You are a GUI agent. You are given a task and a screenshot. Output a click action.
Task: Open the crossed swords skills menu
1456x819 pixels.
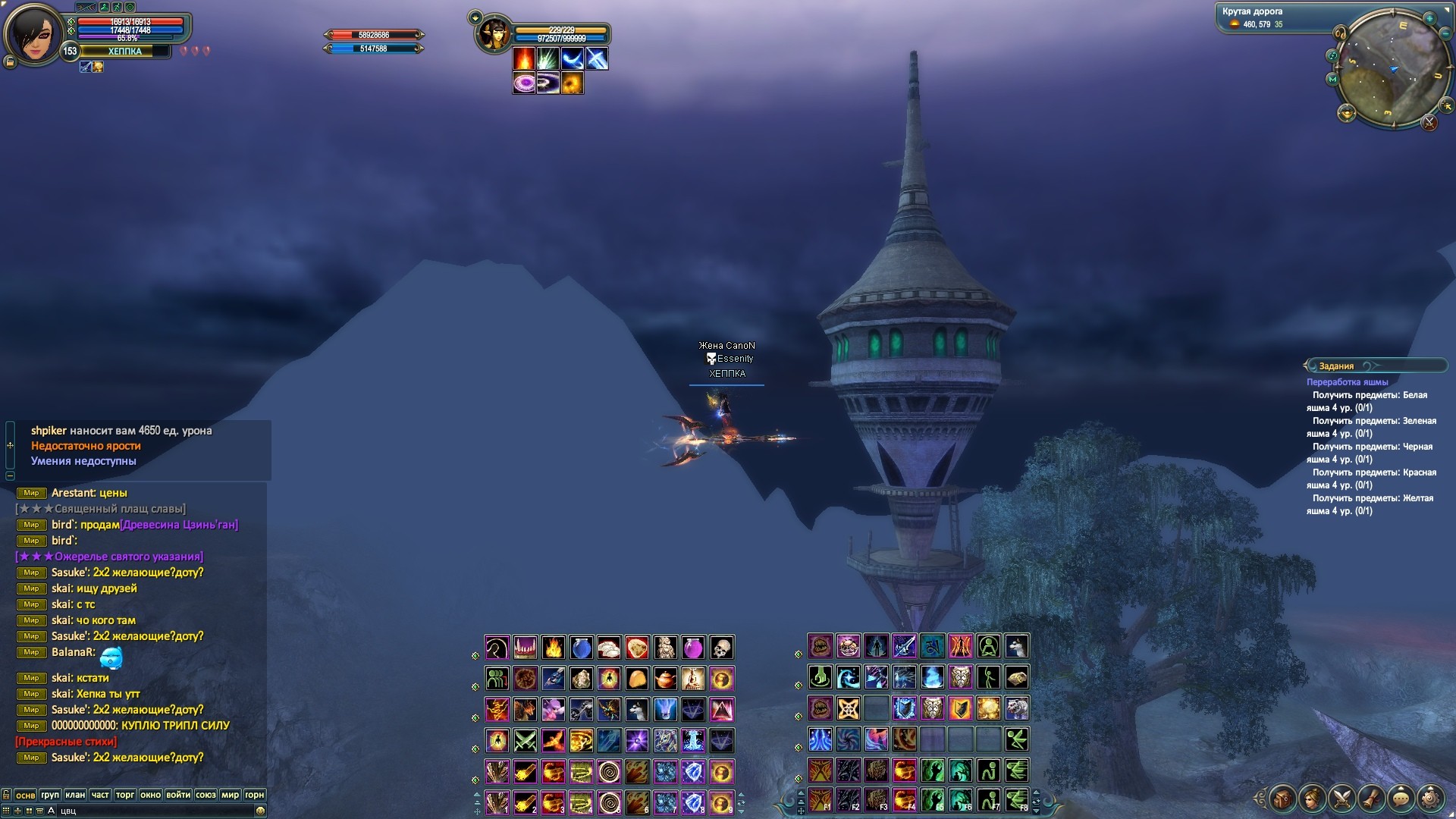point(1342,799)
